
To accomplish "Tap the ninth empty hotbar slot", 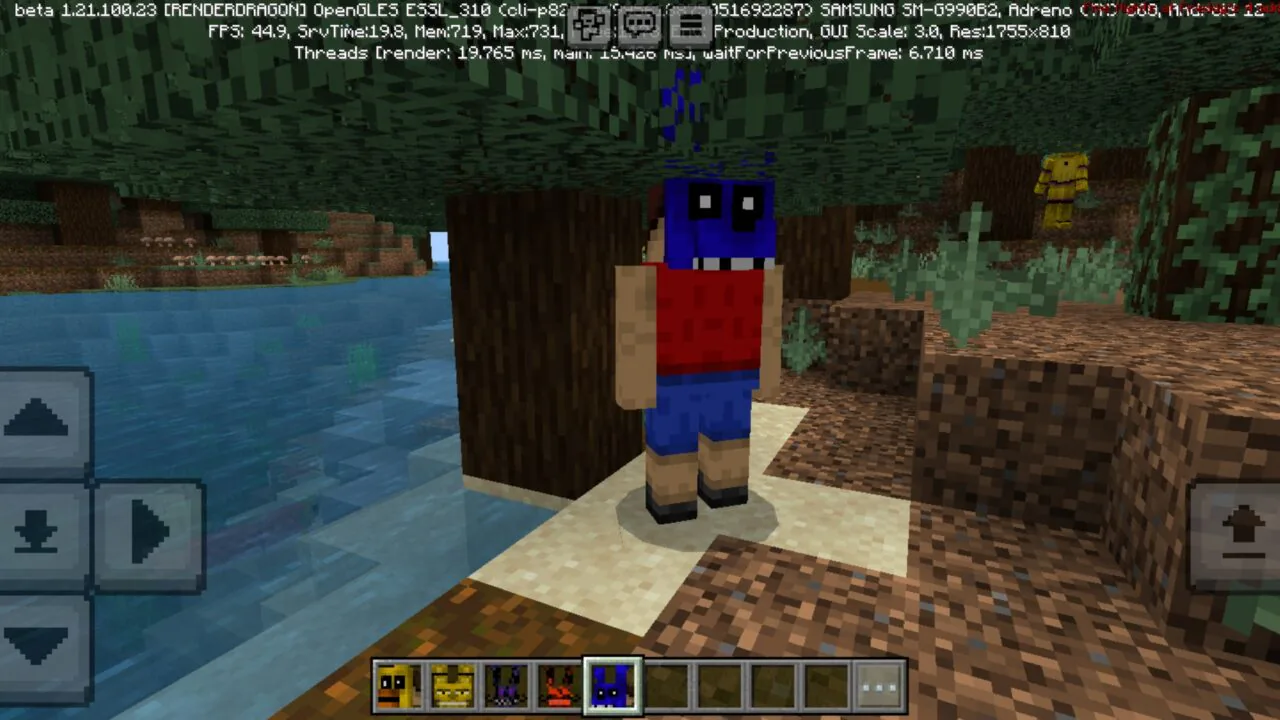I will (826, 684).
